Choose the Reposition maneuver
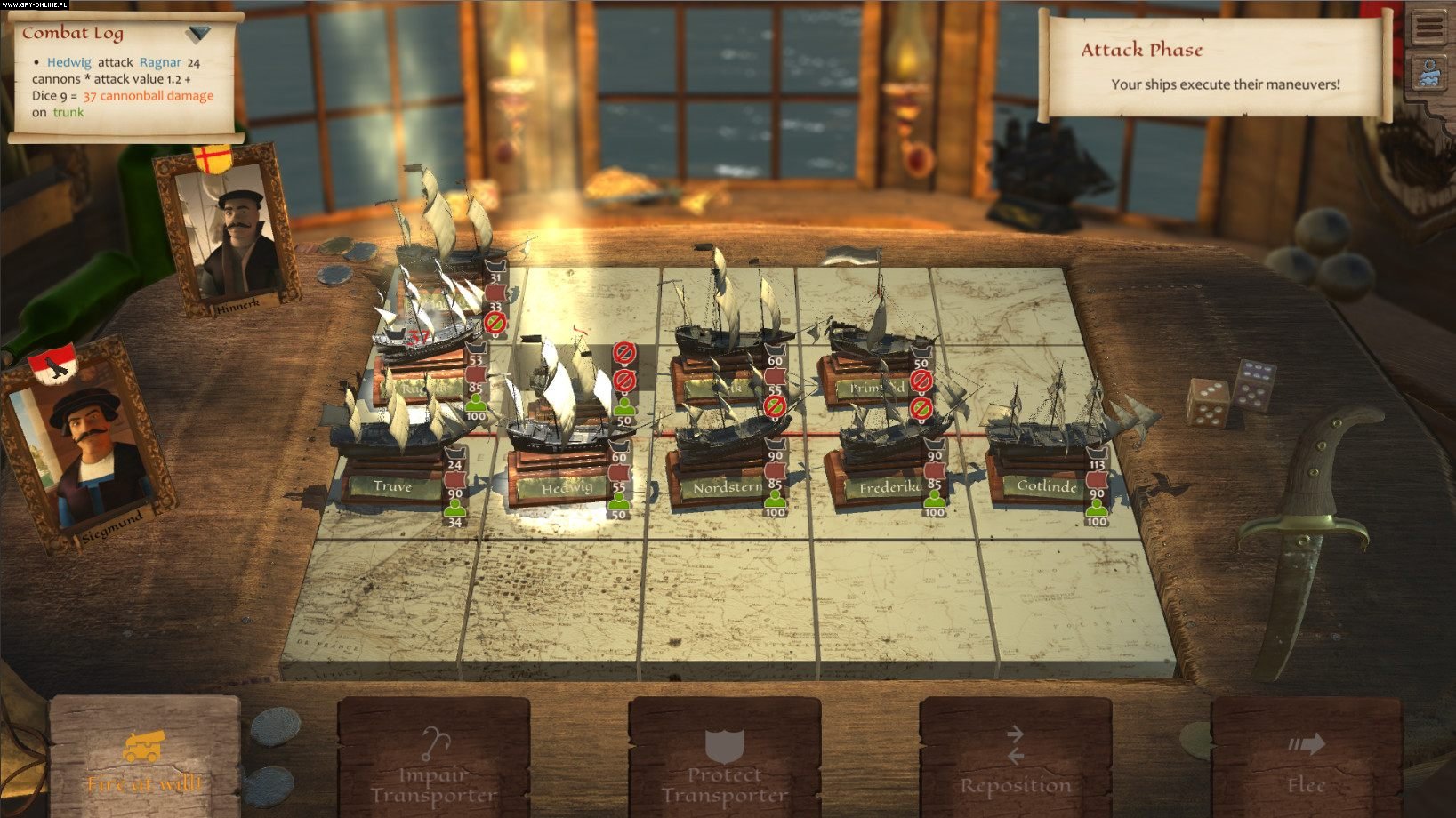Screen dimensions: 1456x818 pos(1015,766)
